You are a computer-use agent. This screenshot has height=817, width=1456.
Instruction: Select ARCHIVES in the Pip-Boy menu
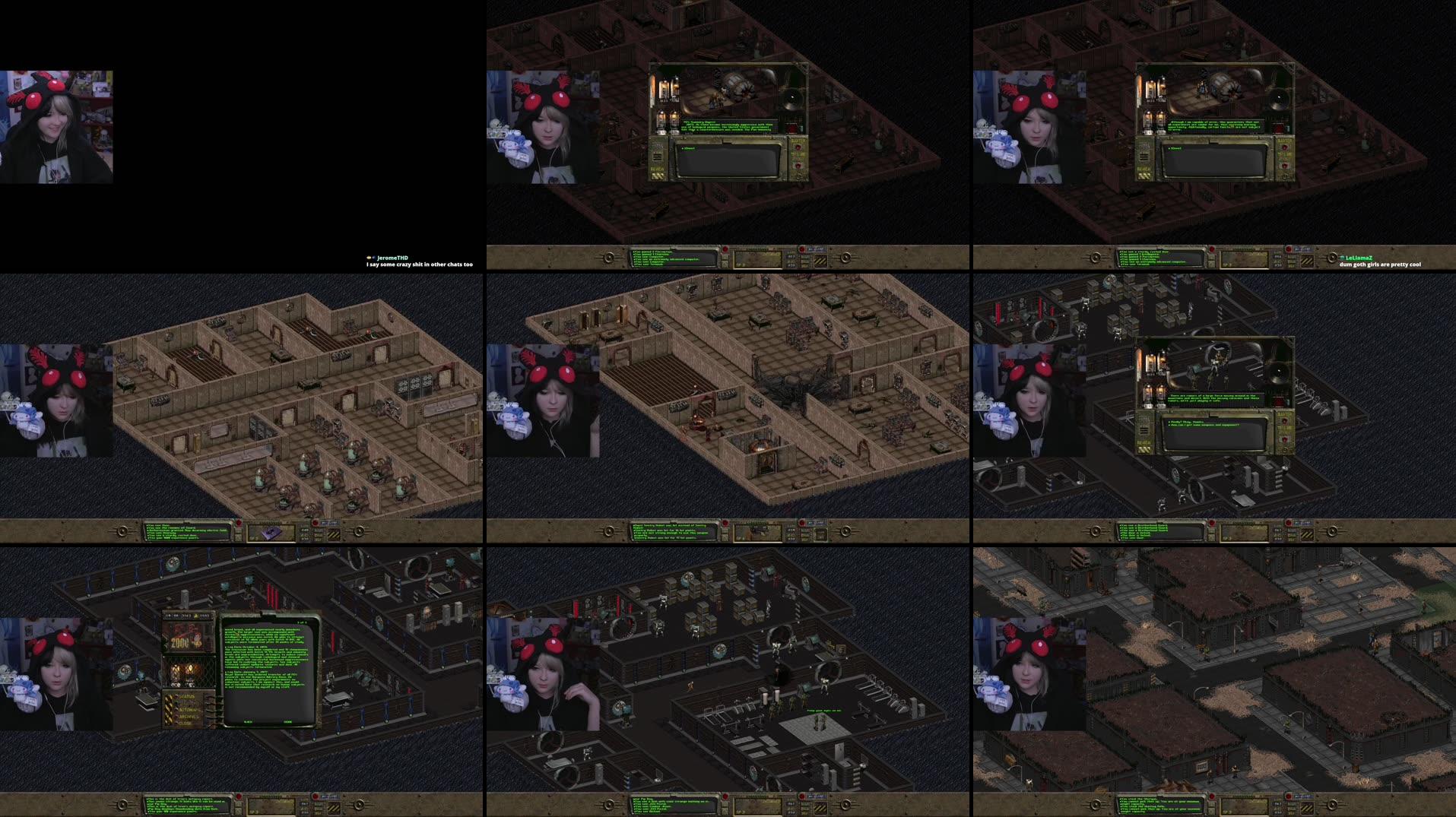point(189,716)
